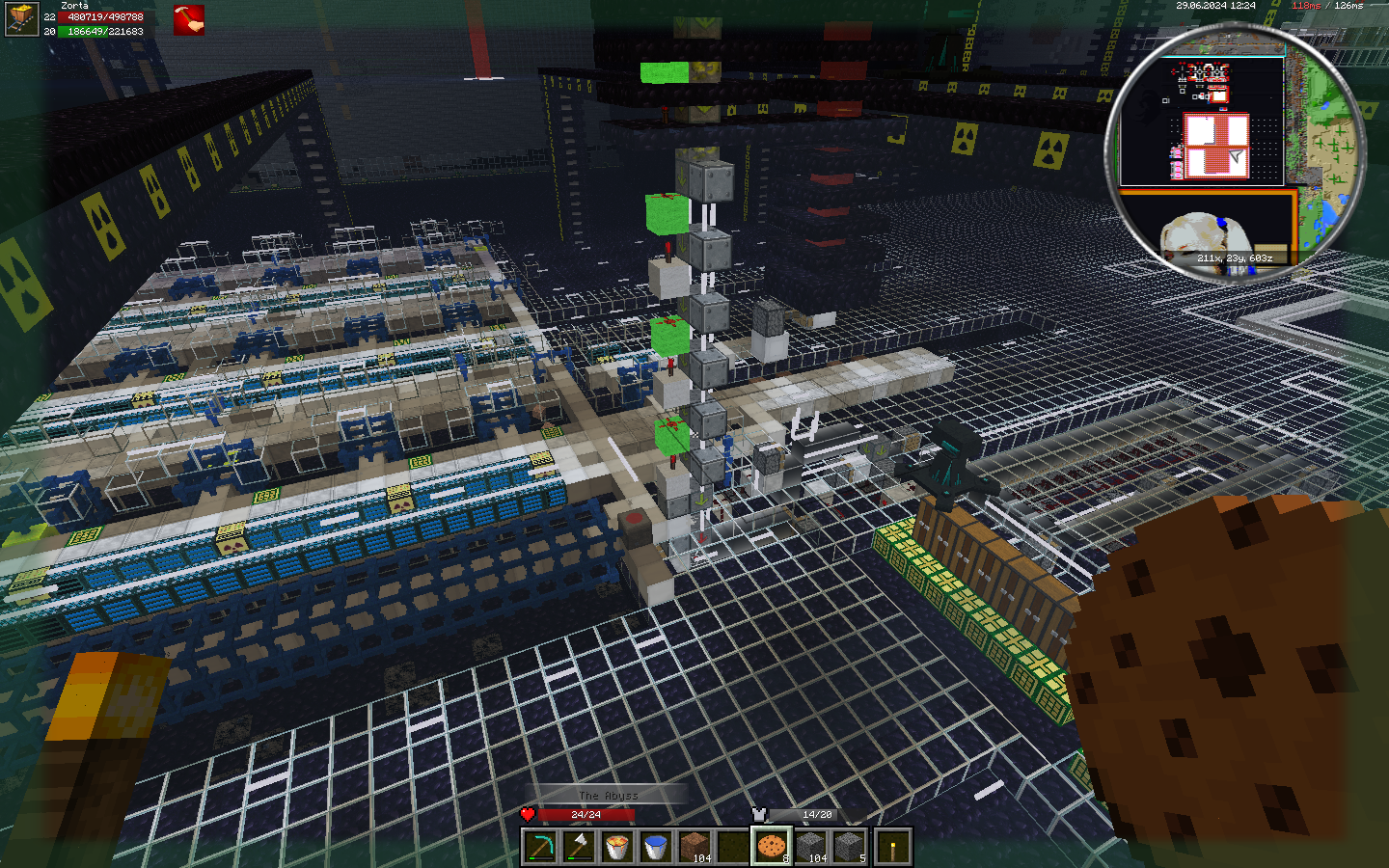Choose the lava bucket slot
This screenshot has height=868, width=1389.
click(x=617, y=847)
